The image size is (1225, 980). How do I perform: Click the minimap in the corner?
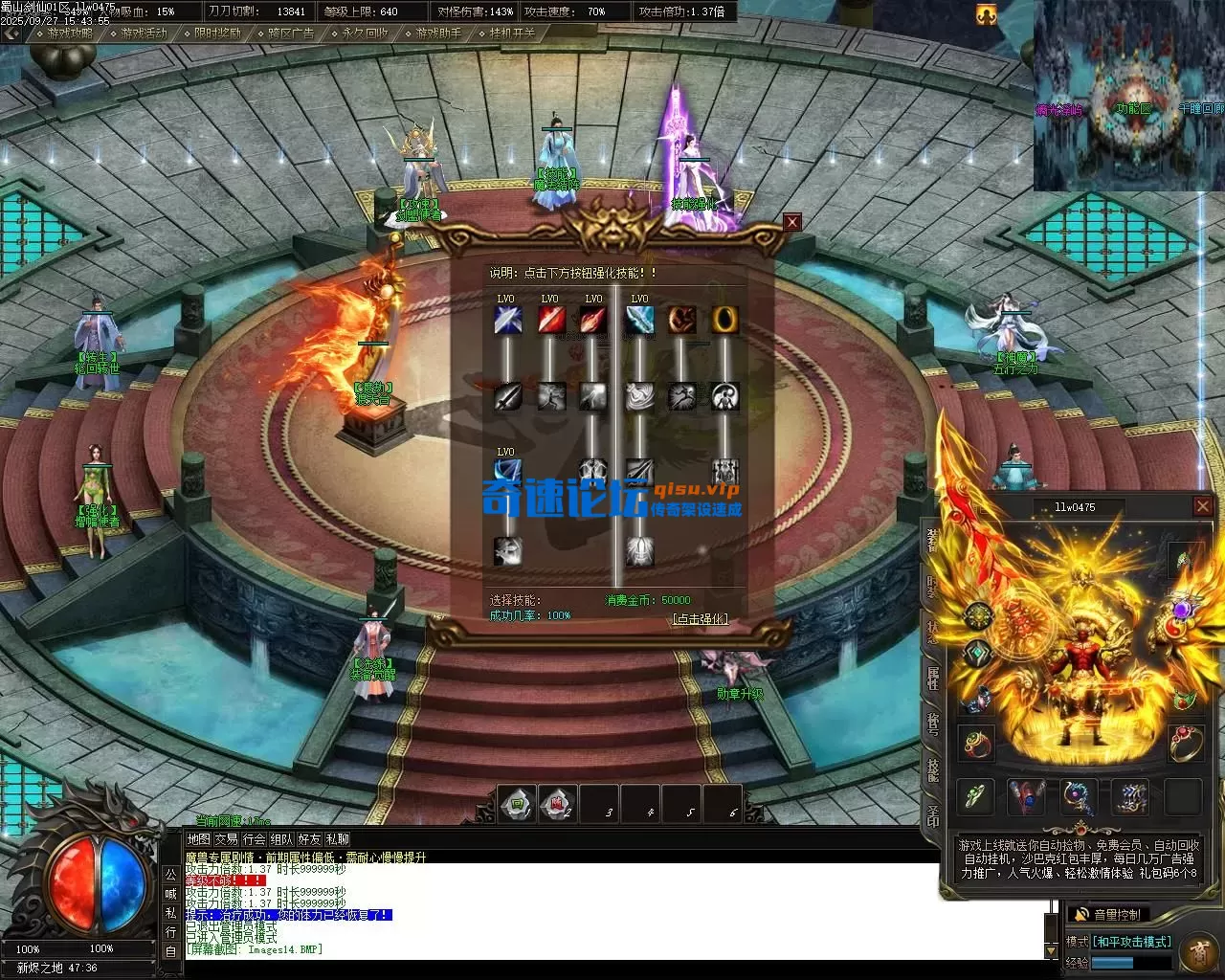tap(1129, 96)
